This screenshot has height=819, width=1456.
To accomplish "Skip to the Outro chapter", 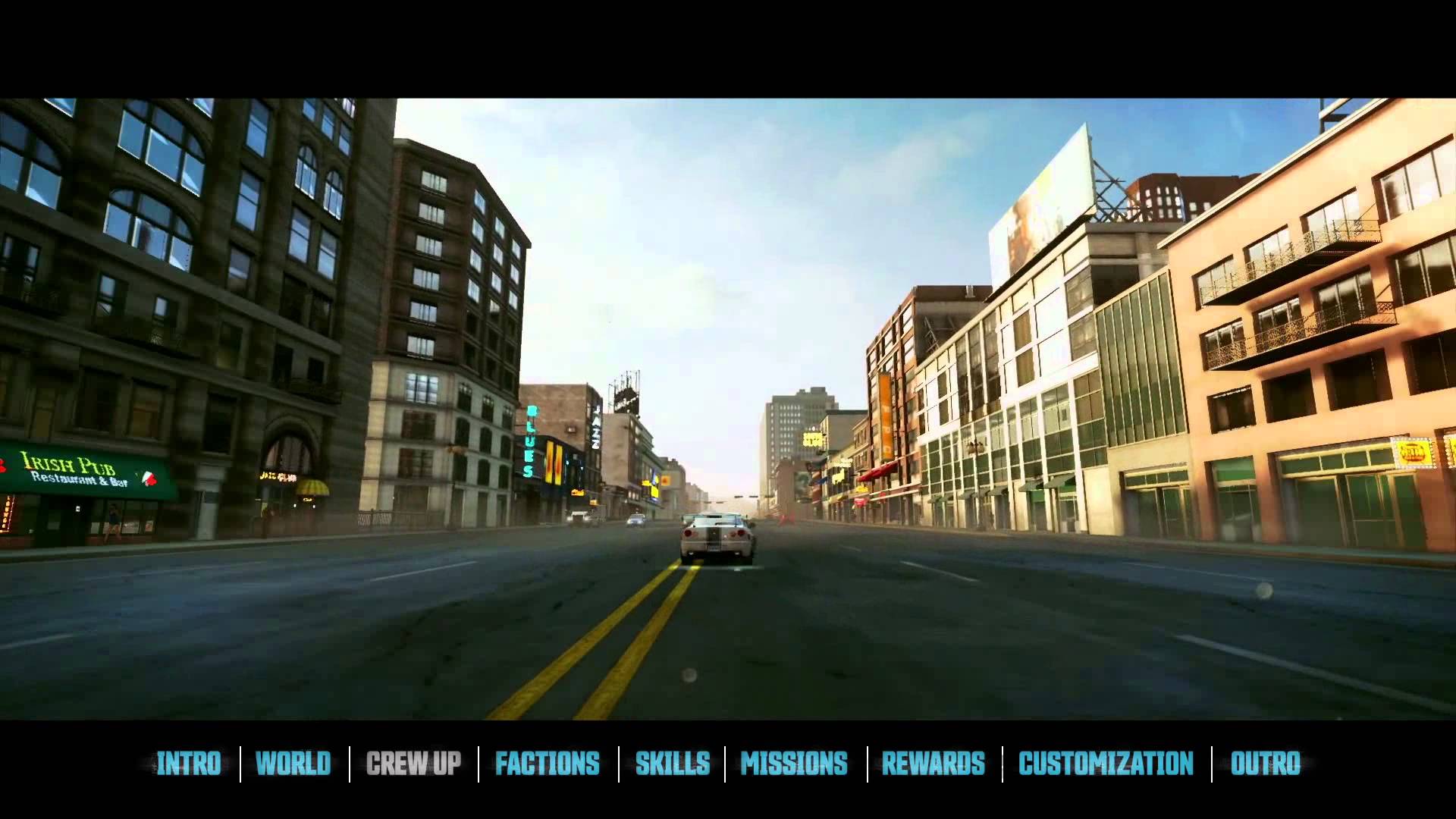I will pos(1265,764).
